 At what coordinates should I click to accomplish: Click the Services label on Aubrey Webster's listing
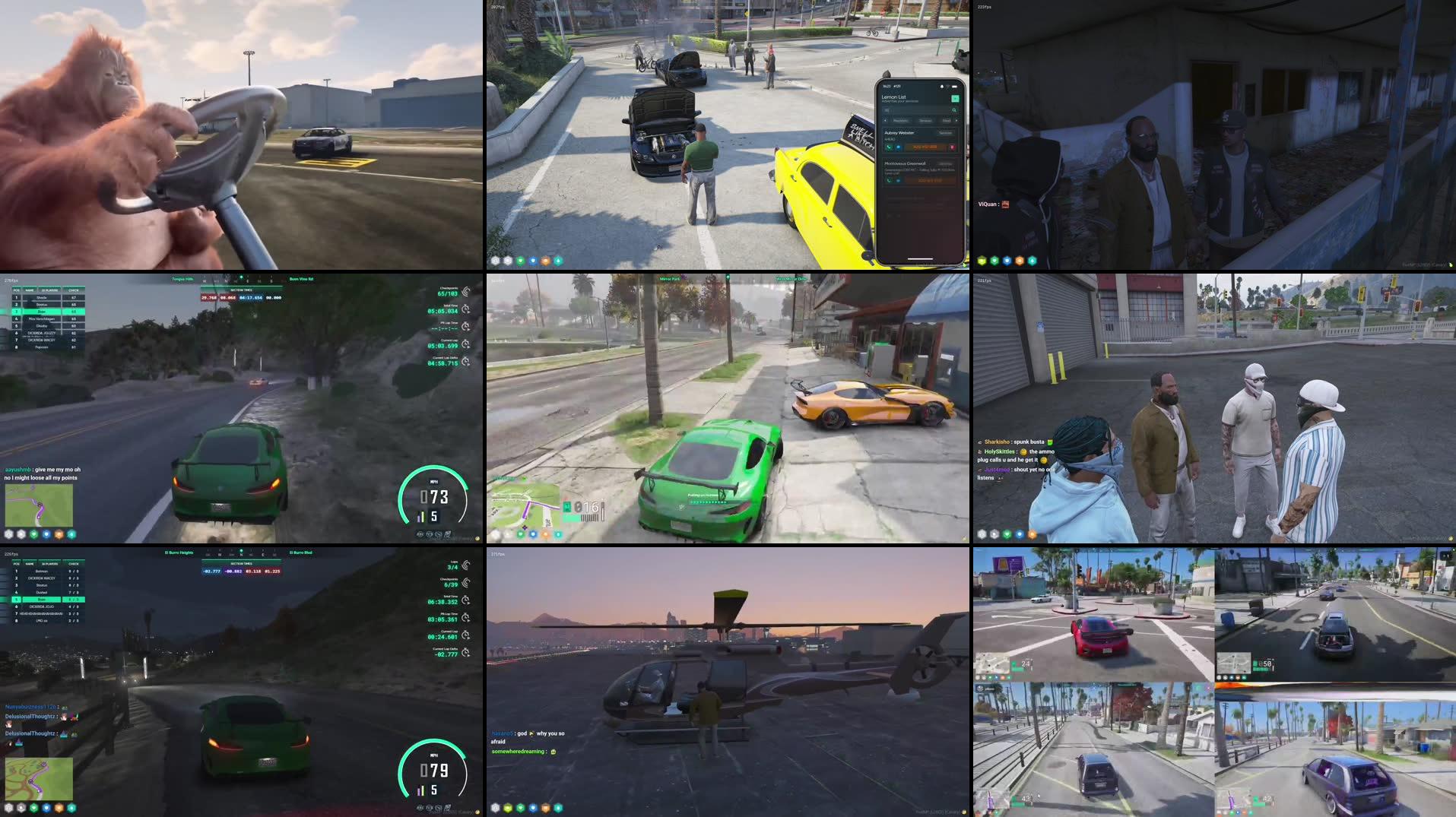[x=946, y=133]
